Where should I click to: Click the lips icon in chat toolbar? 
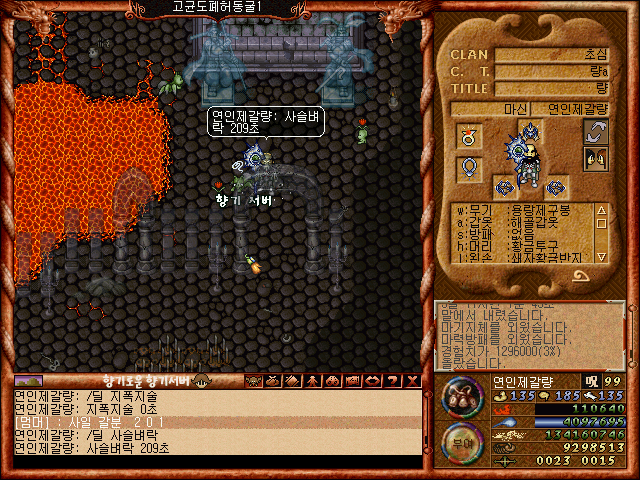pyautogui.click(x=372, y=381)
